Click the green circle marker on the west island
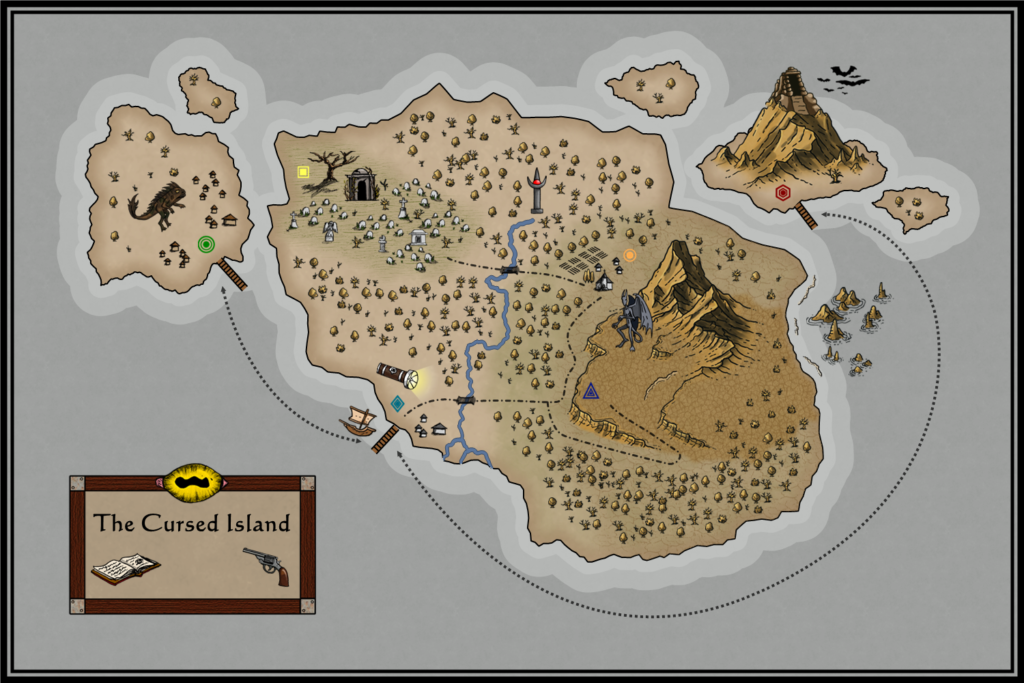Image resolution: width=1024 pixels, height=683 pixels. pos(206,243)
